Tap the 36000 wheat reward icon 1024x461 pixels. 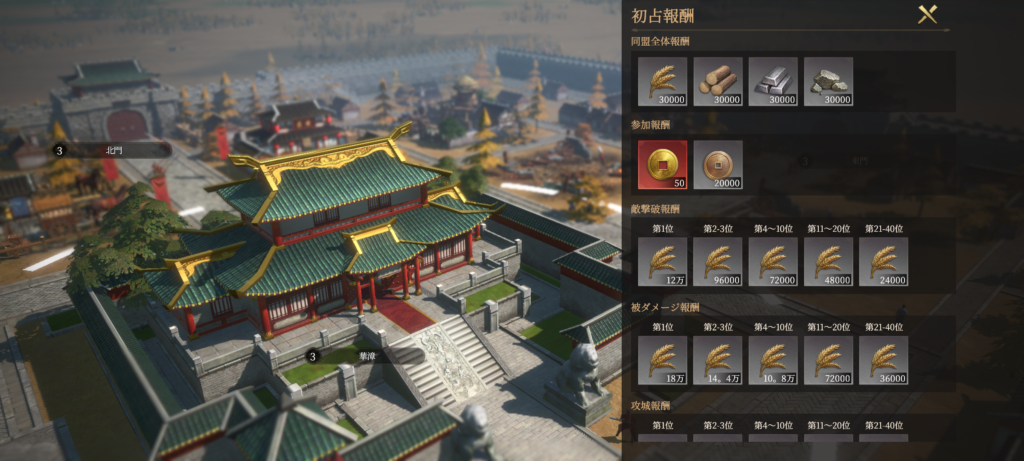(883, 360)
